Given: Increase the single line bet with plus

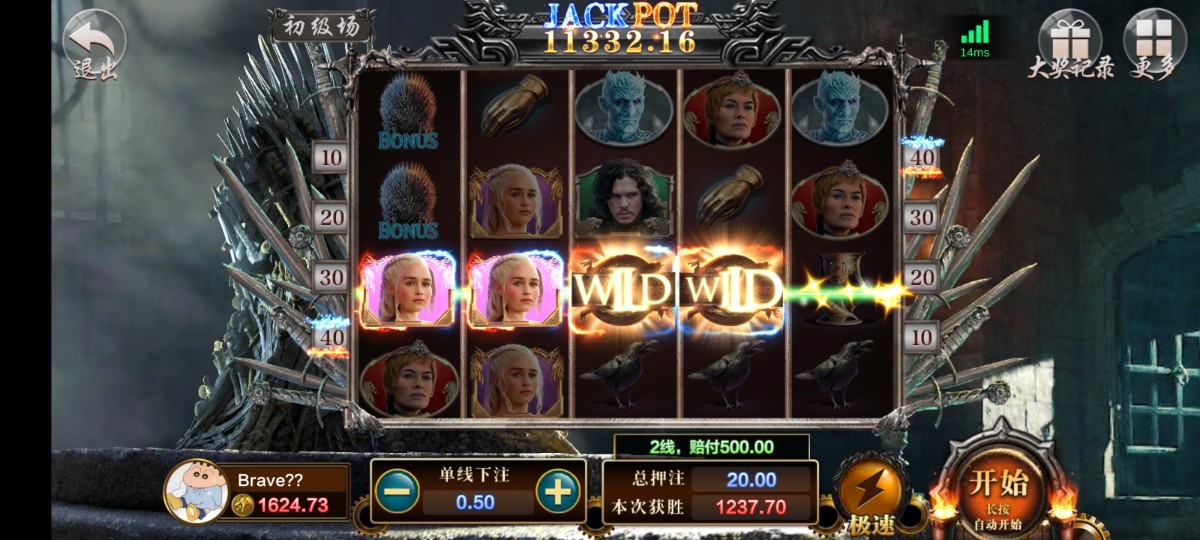Looking at the screenshot, I should [557, 491].
